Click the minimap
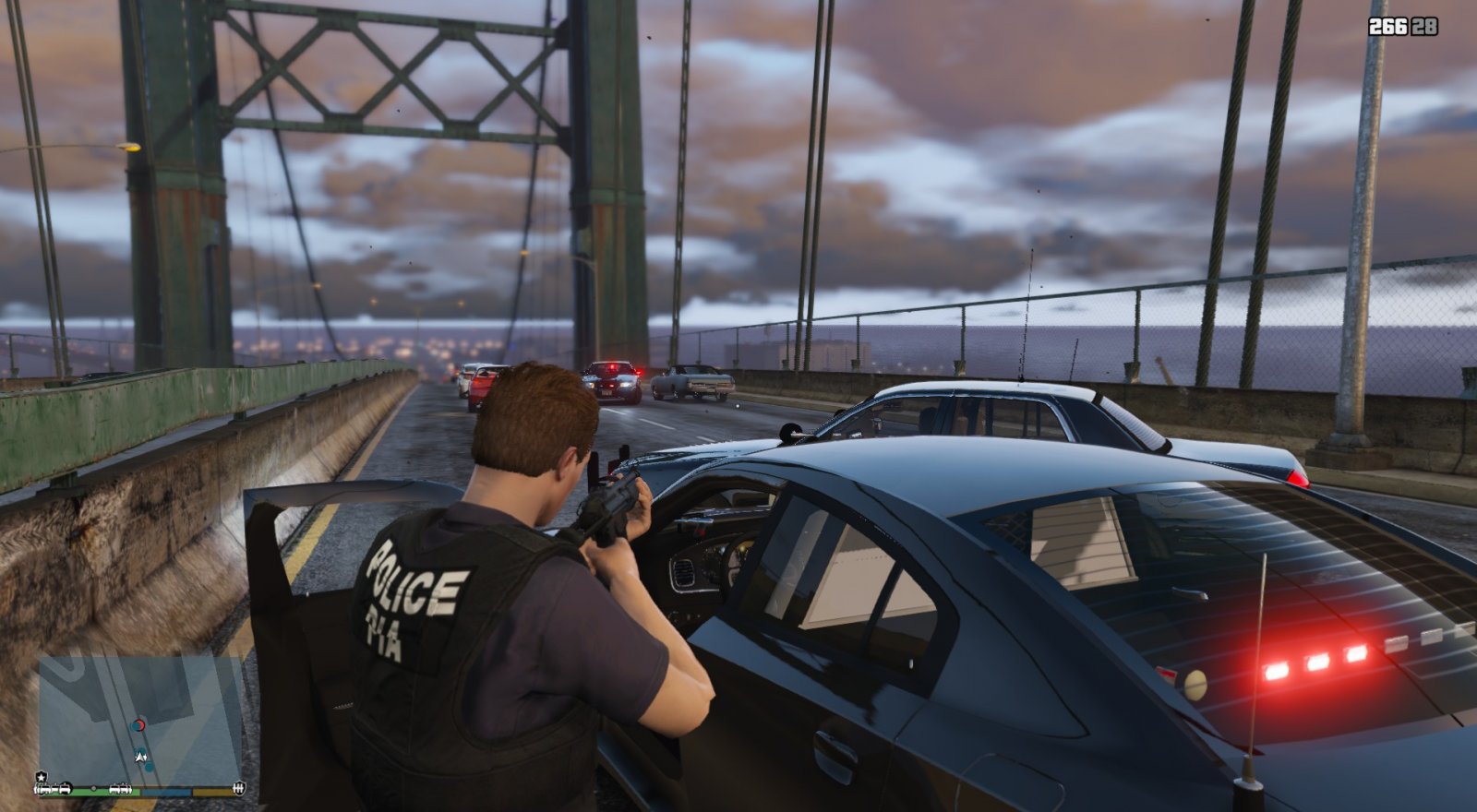The width and height of the screenshot is (1477, 812). point(138,718)
